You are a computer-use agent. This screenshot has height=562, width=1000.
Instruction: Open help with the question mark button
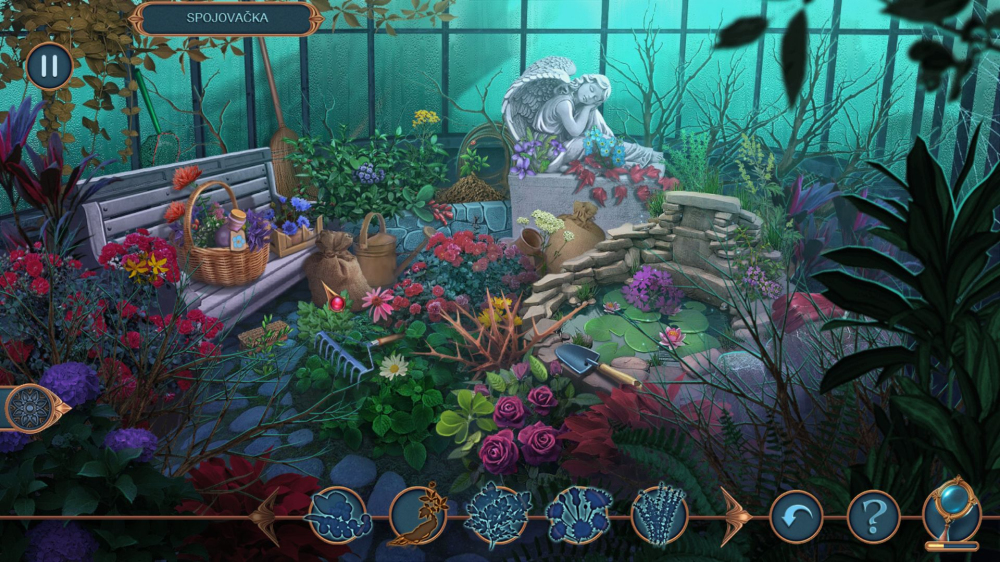click(x=873, y=517)
